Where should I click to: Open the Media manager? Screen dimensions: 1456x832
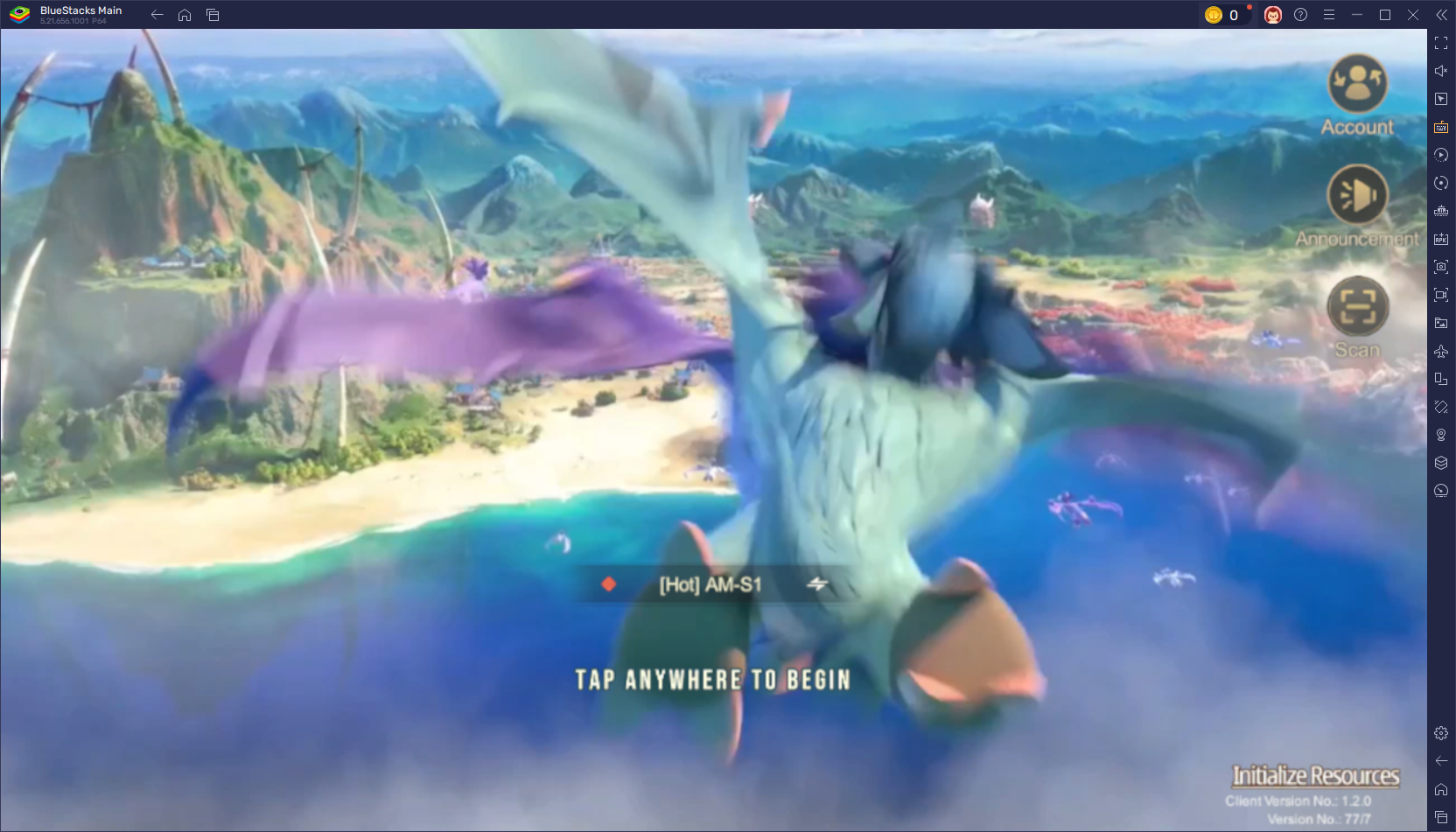click(x=1441, y=323)
